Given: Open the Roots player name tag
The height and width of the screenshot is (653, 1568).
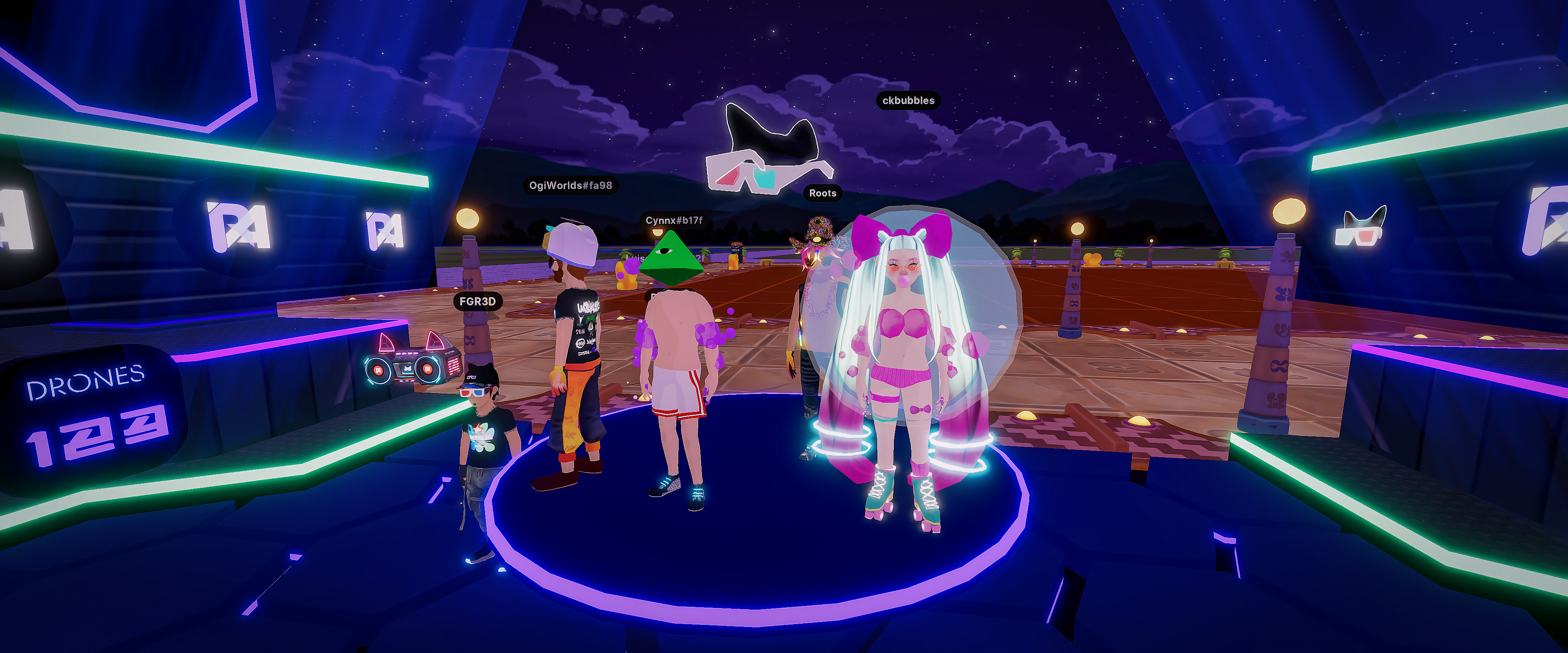Looking at the screenshot, I should point(822,193).
